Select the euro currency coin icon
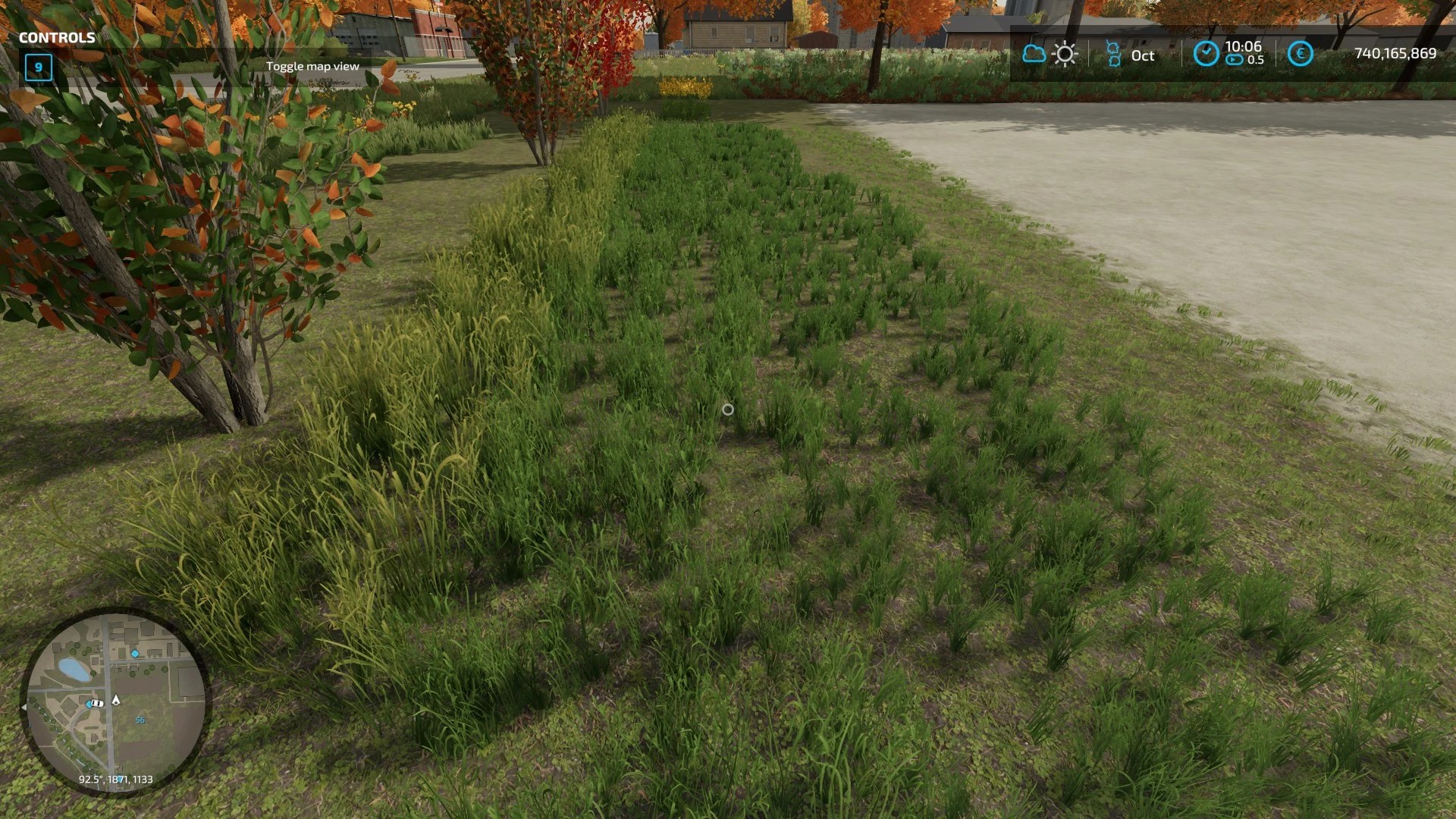Viewport: 1456px width, 819px height. (x=1301, y=53)
